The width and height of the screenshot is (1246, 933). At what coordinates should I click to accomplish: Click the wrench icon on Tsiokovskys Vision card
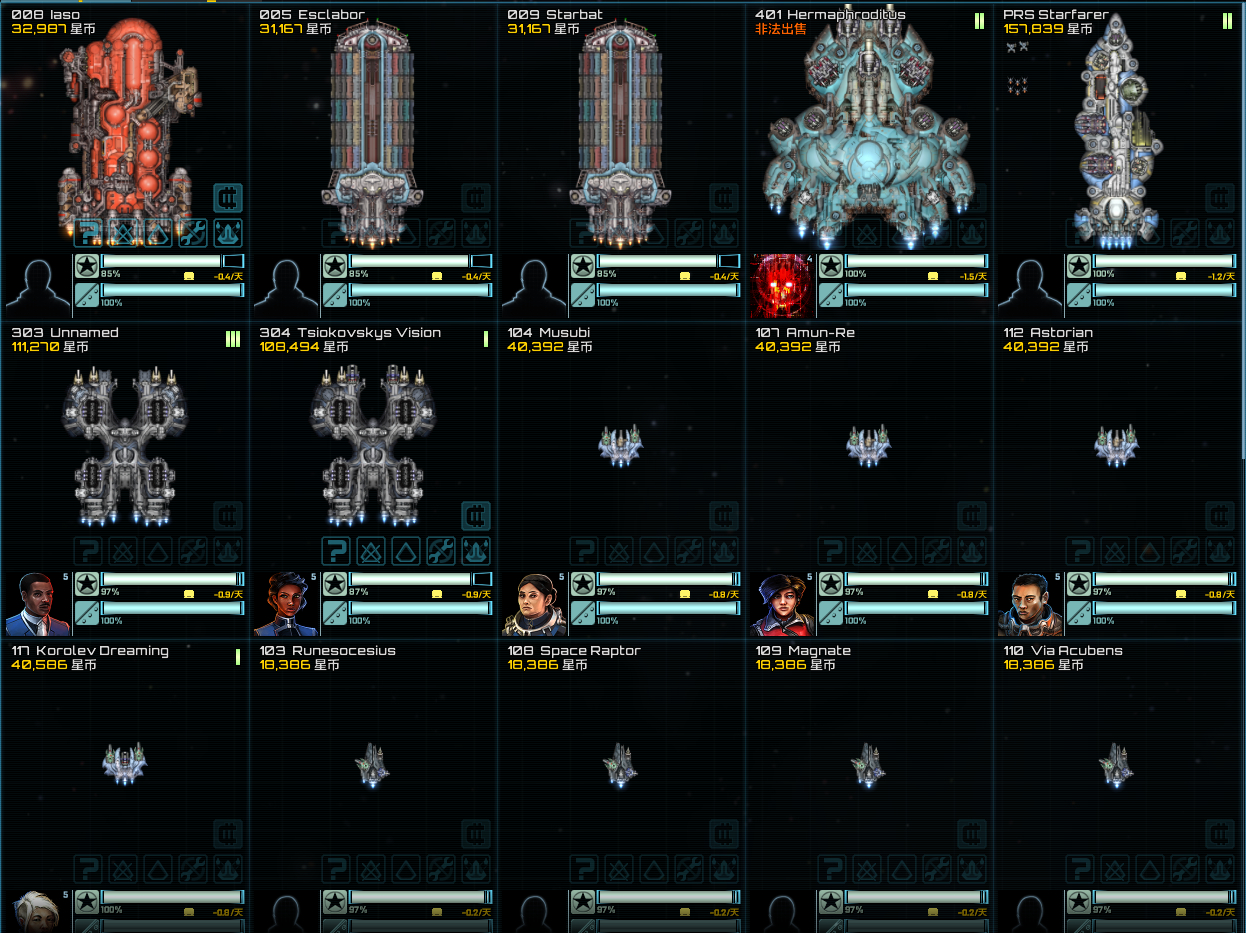(441, 551)
